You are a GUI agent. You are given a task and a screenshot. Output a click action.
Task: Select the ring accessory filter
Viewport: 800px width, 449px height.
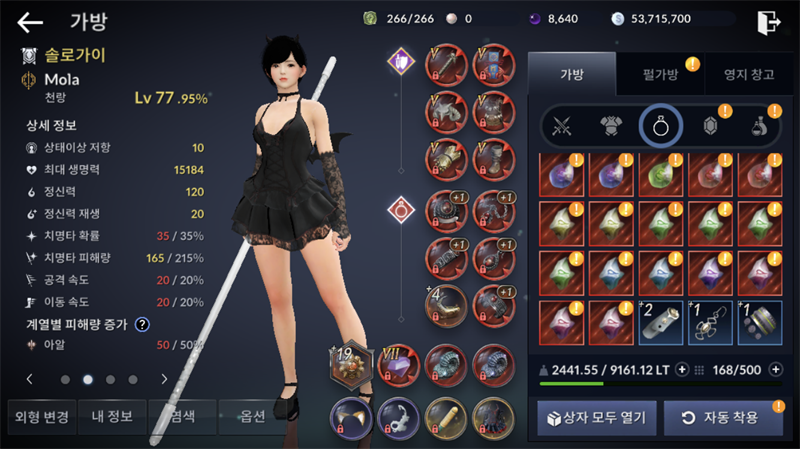coord(661,126)
